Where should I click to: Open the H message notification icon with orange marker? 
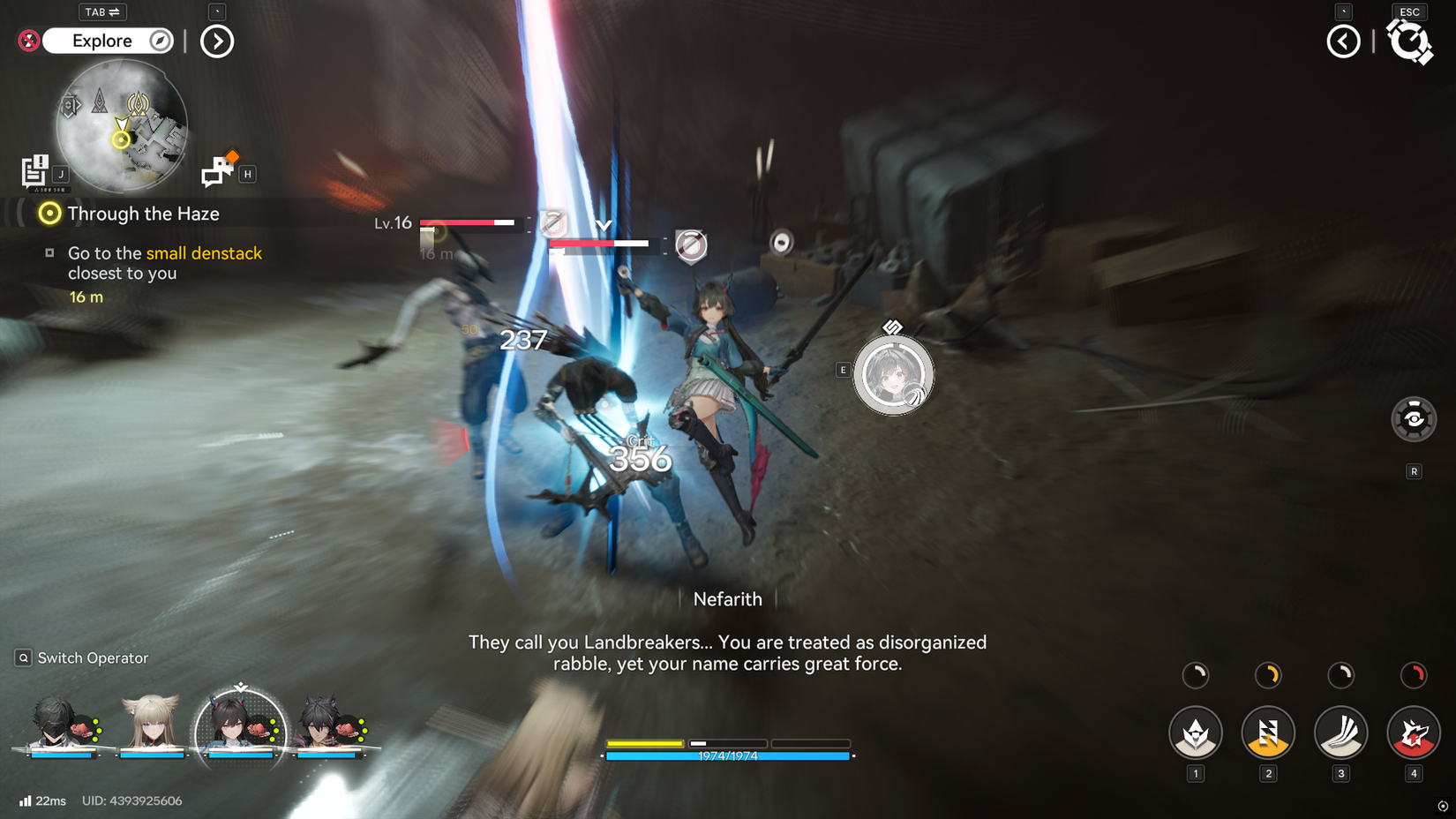(218, 169)
